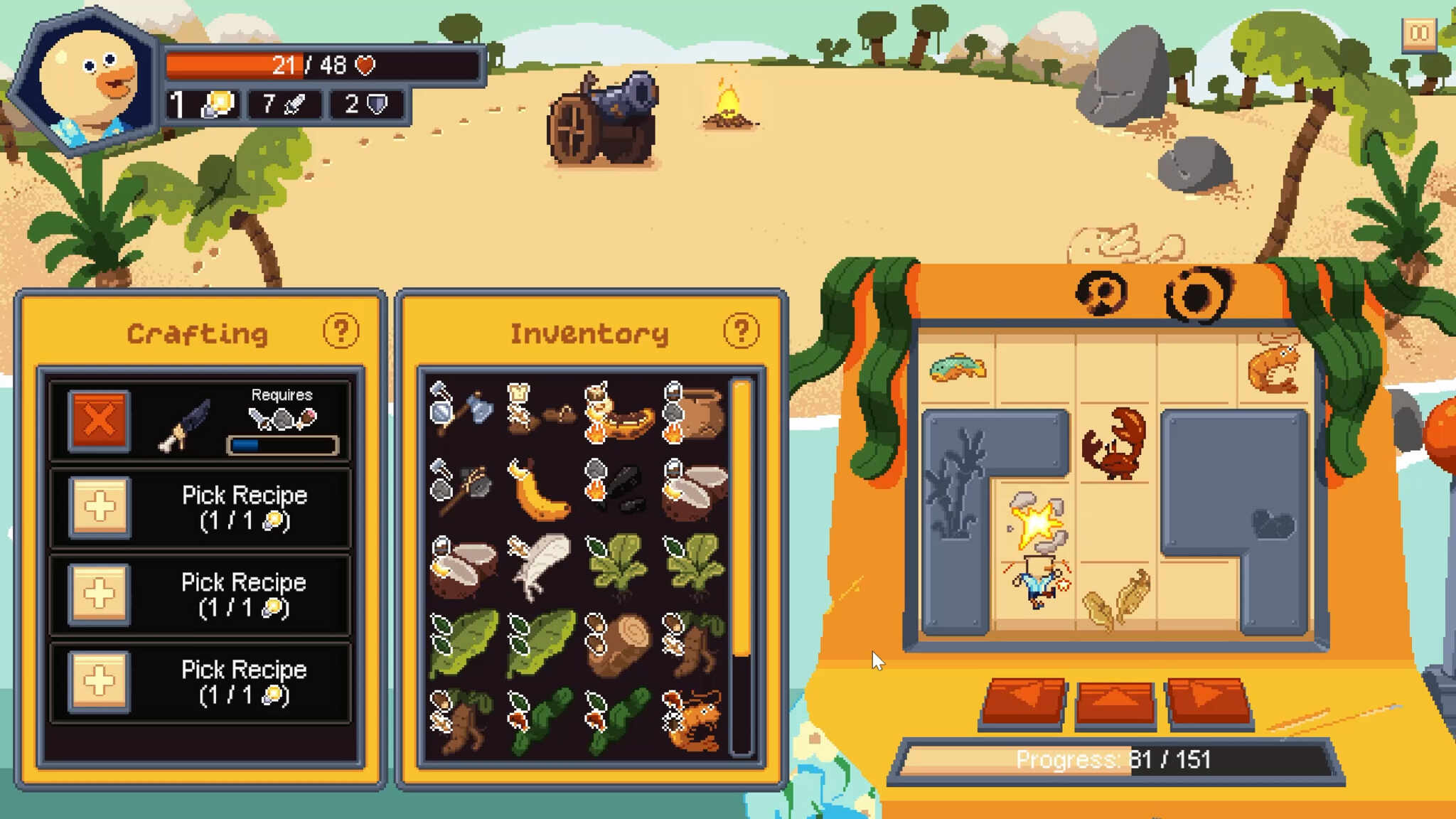Image resolution: width=1456 pixels, height=819 pixels.
Task: Choose the blue axe in the inventory
Action: [x=462, y=411]
